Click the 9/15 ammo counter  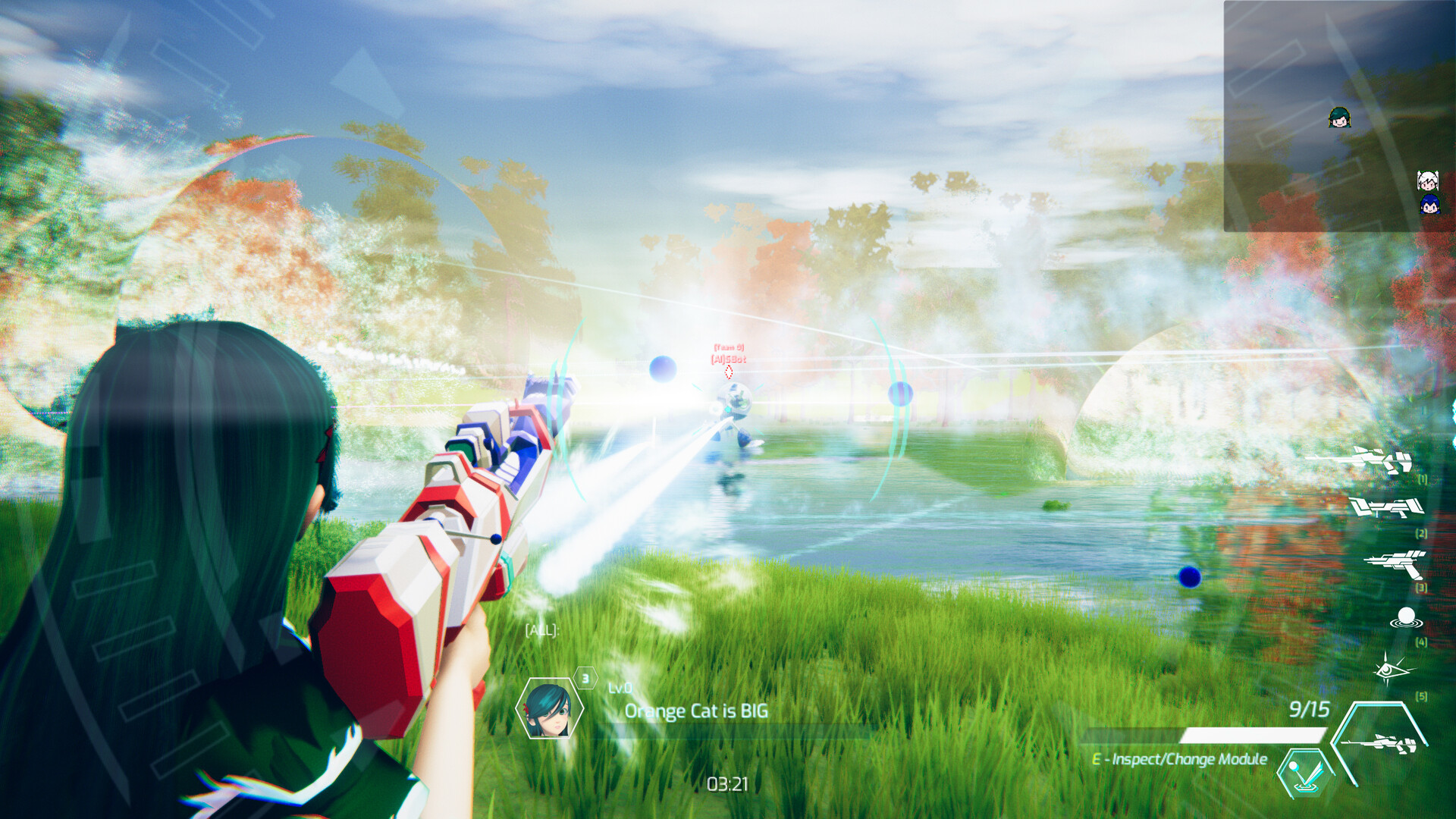pos(1308,710)
